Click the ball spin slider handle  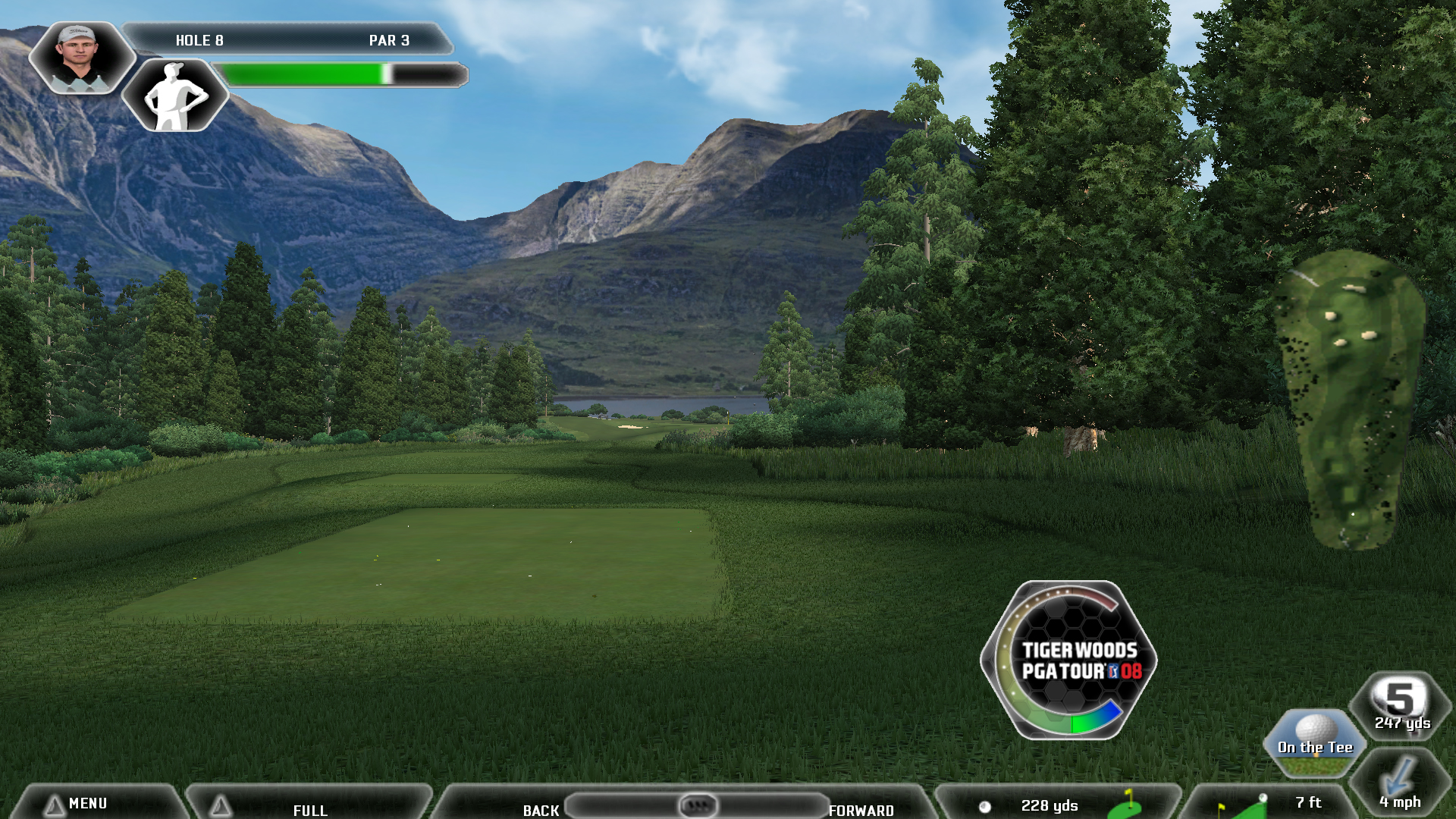point(697,805)
